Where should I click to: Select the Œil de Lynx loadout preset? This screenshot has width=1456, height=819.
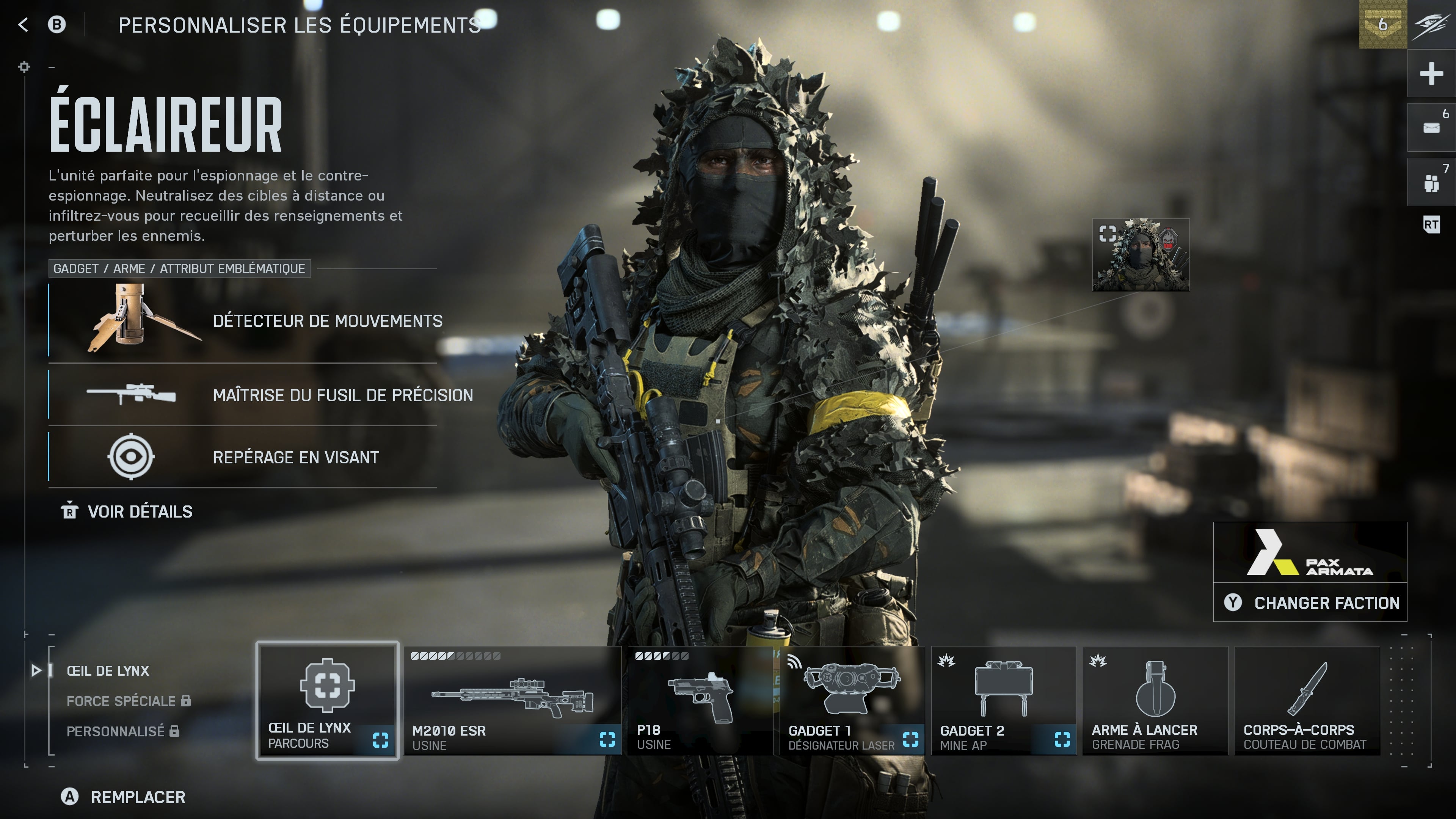pos(108,671)
